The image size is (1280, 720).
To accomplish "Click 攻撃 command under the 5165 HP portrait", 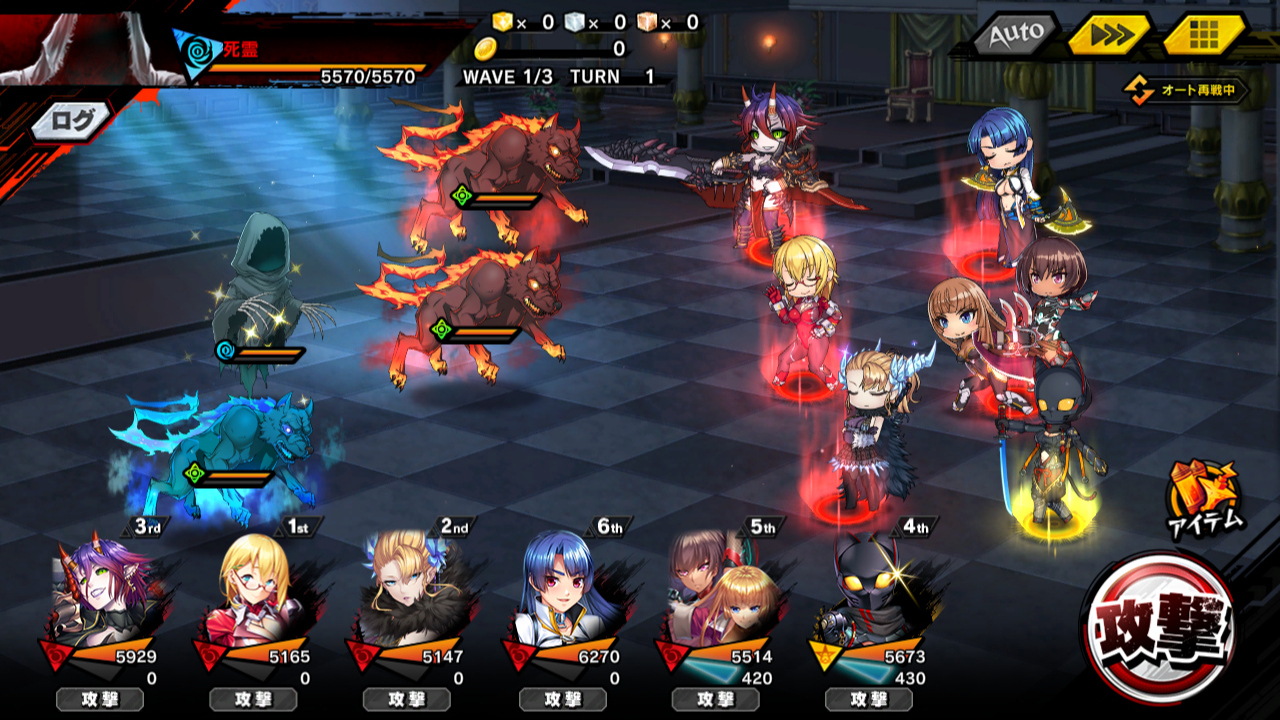I will tap(253, 699).
